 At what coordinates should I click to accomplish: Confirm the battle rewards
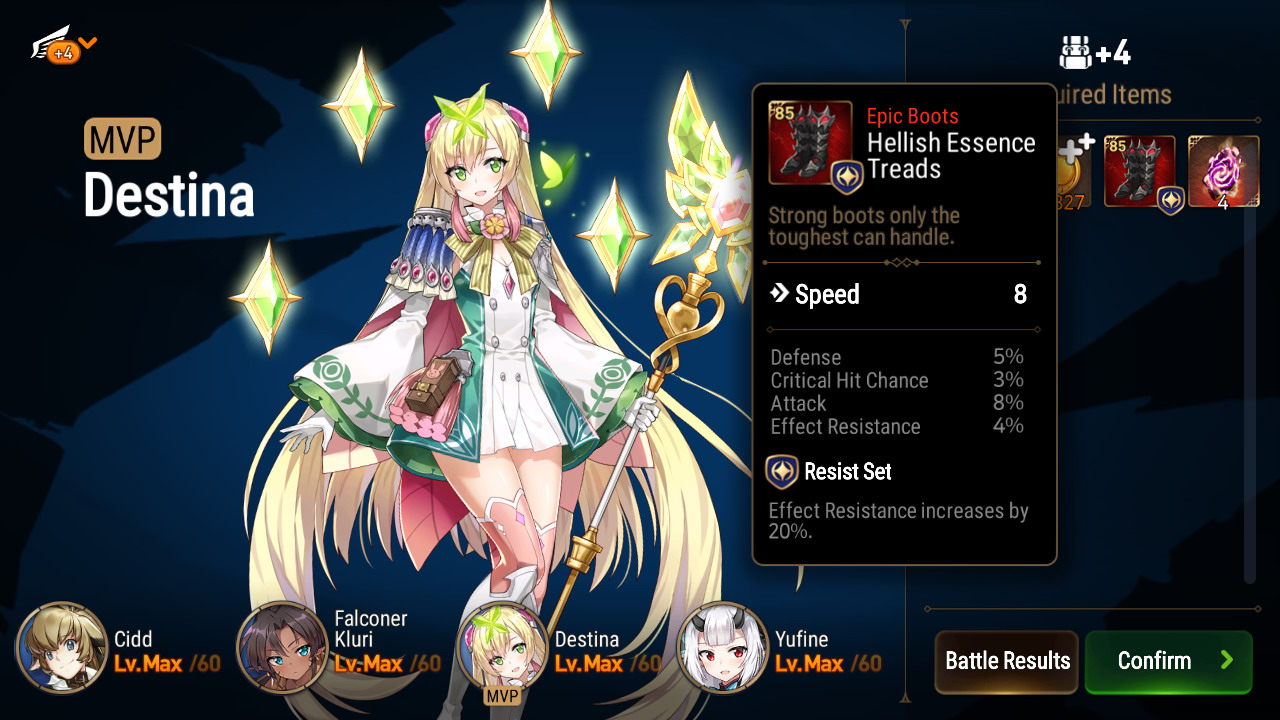tap(1168, 661)
